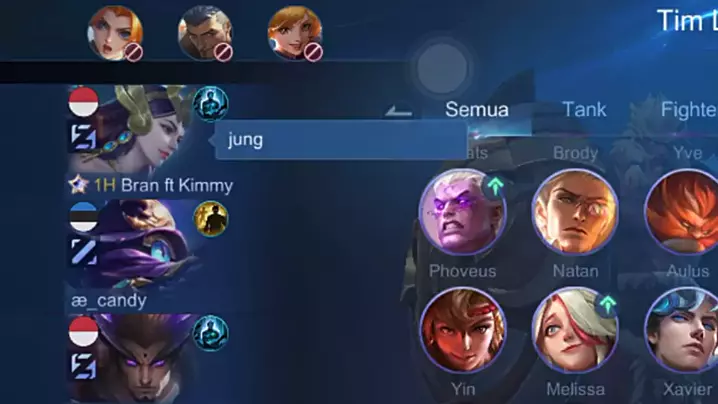This screenshot has height=404, width=718.
Task: Switch to the Semua hero tab
Action: point(476,109)
